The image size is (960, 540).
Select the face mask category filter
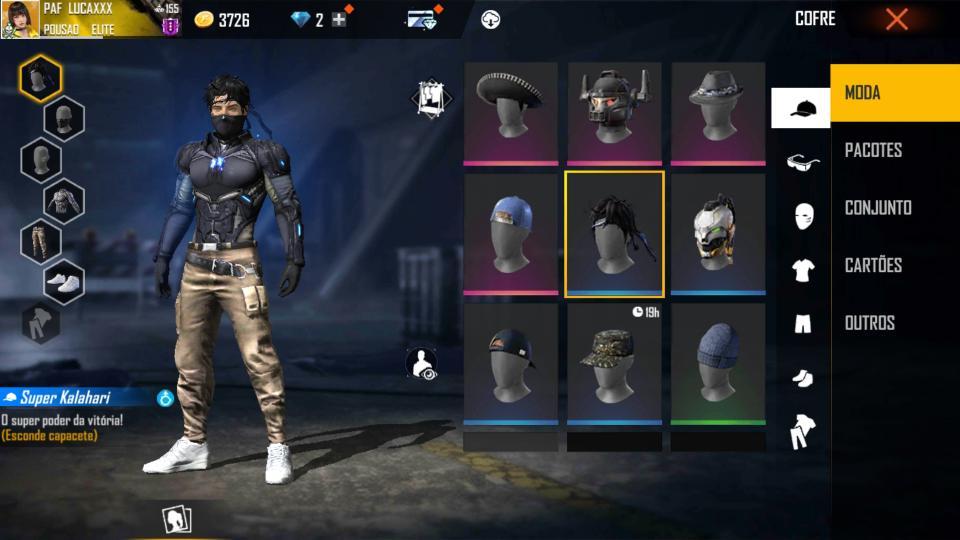coord(802,216)
